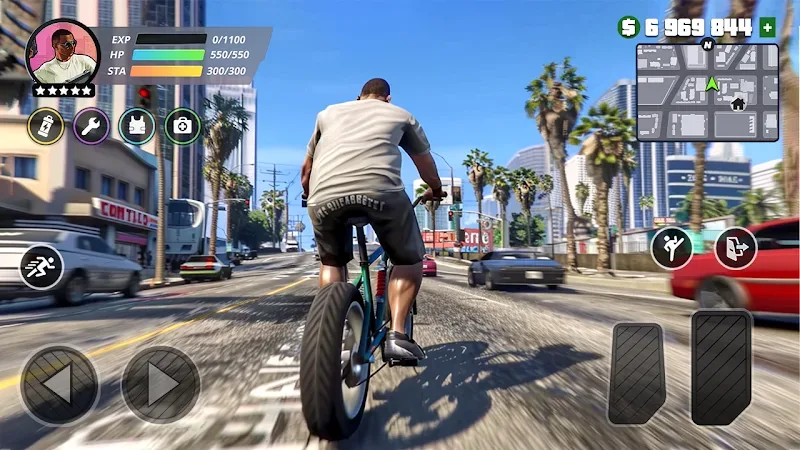Equip the body armor vest
800x450 pixels.
coord(137,126)
